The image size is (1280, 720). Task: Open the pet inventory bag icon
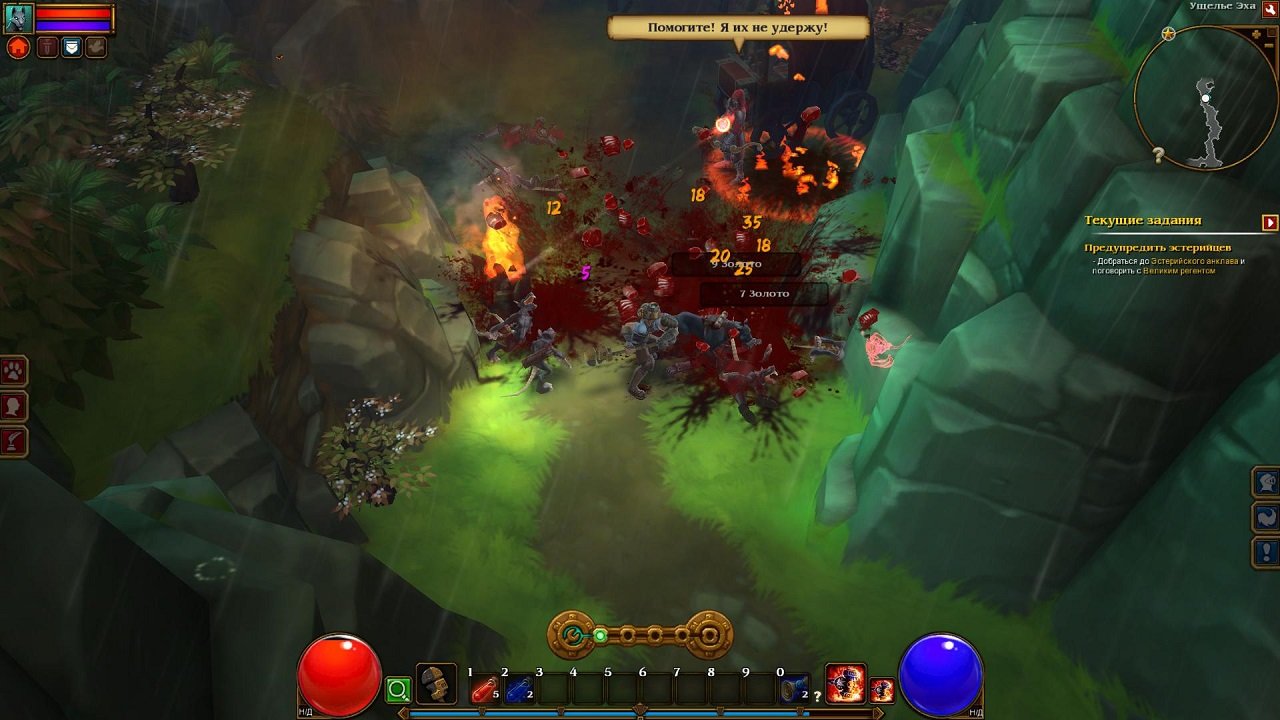[x=71, y=48]
